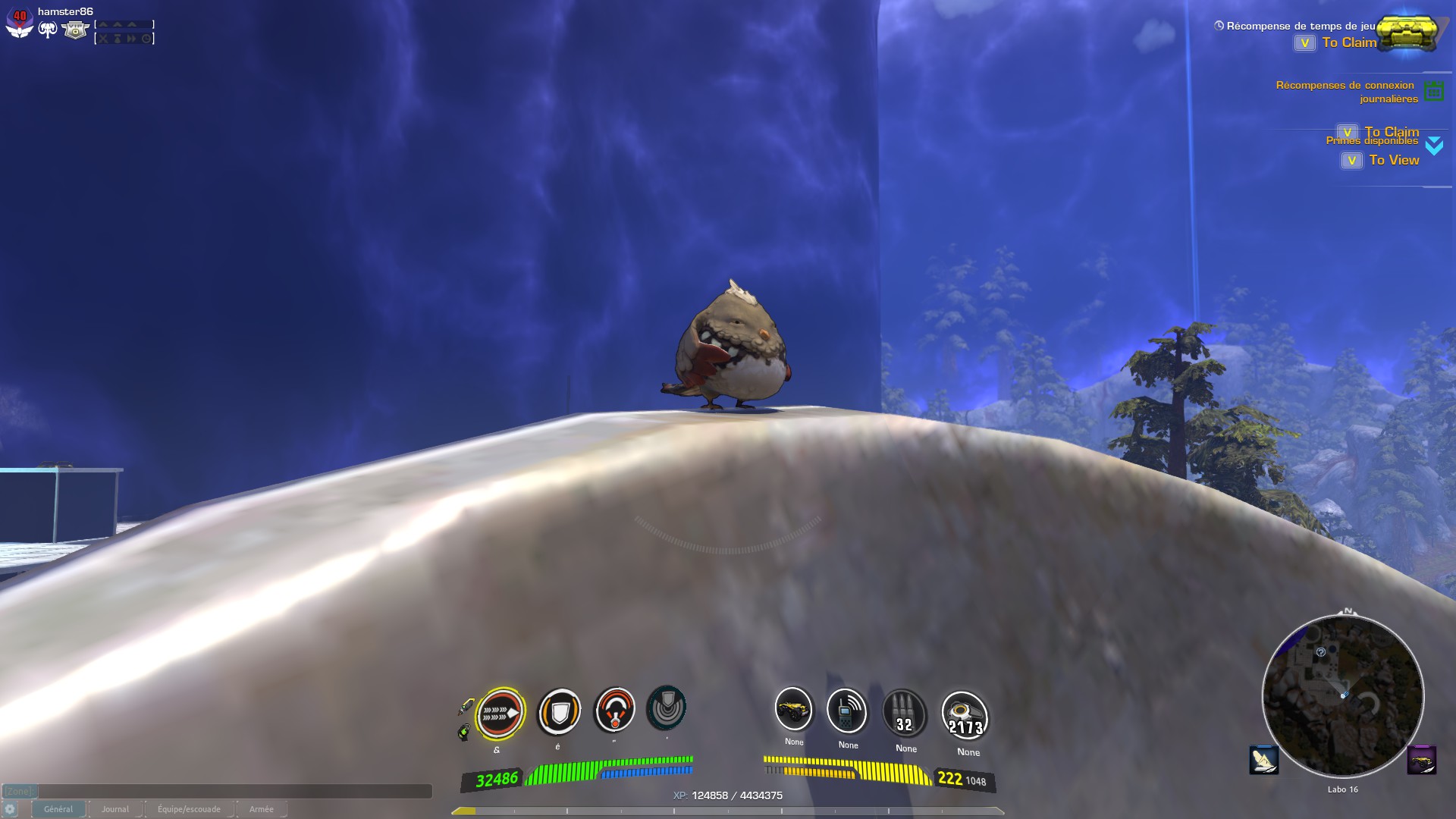This screenshot has height=819, width=1456.
Task: Select the Armée chat tab
Action: 262,809
